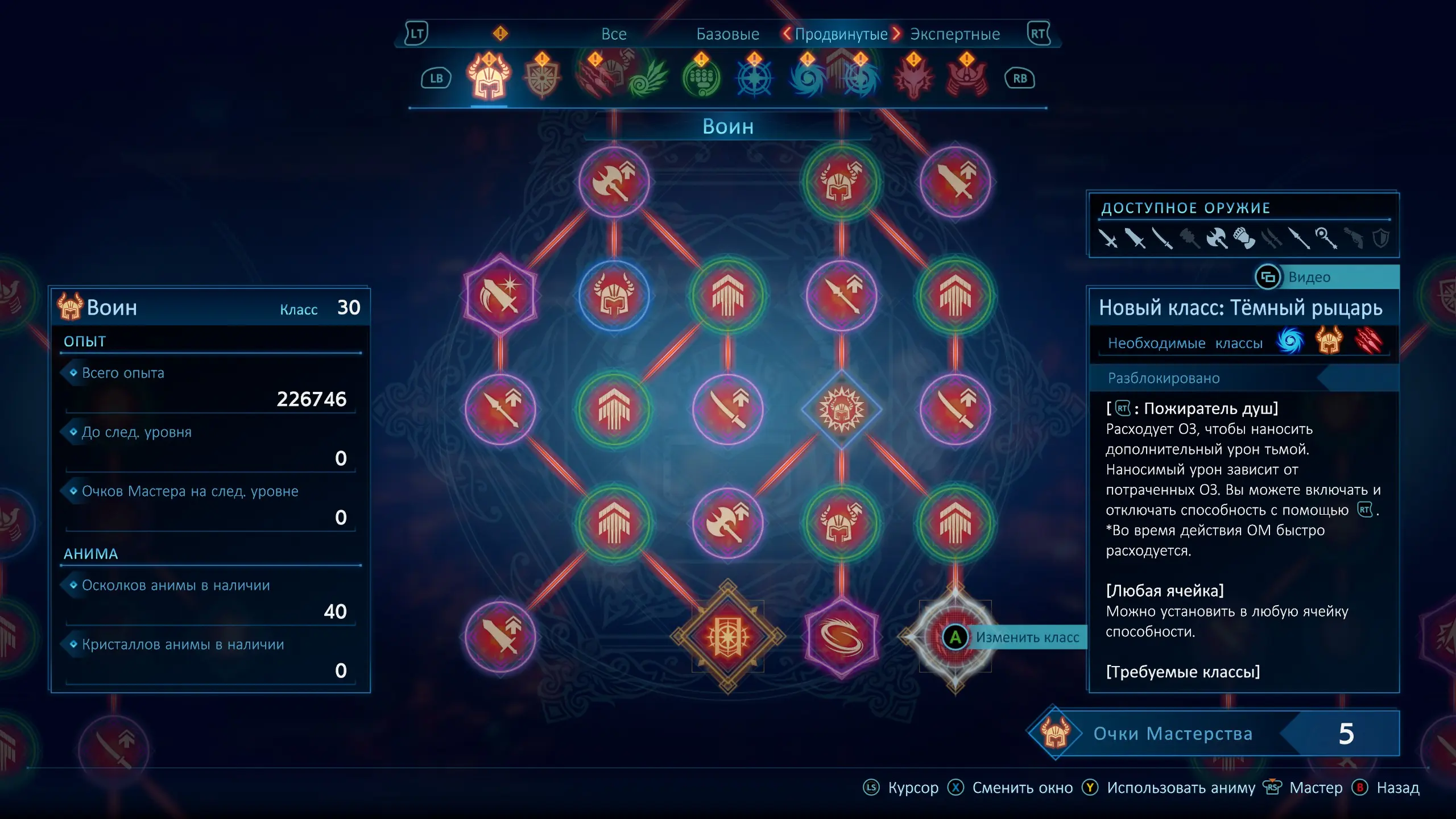Choose the hexagonal sword-spark skill node
Screen dimensions: 1456x819
500,295
